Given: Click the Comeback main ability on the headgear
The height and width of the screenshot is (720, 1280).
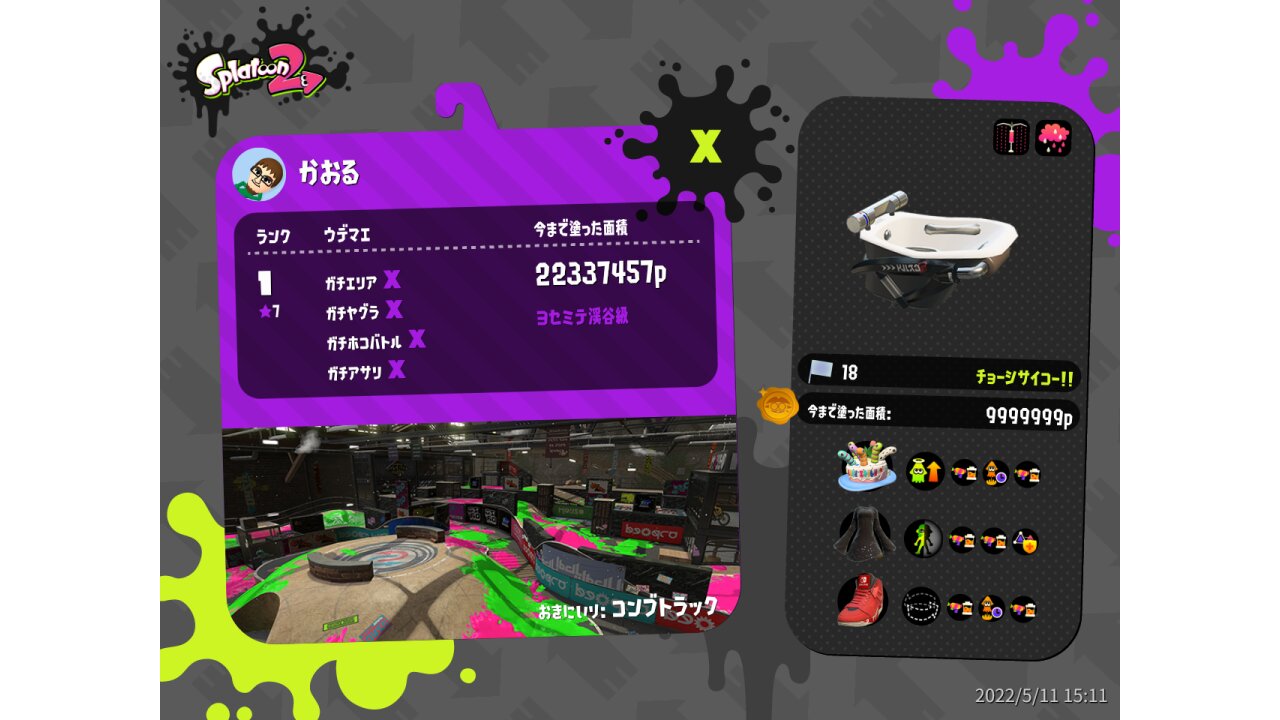Looking at the screenshot, I should [x=925, y=471].
